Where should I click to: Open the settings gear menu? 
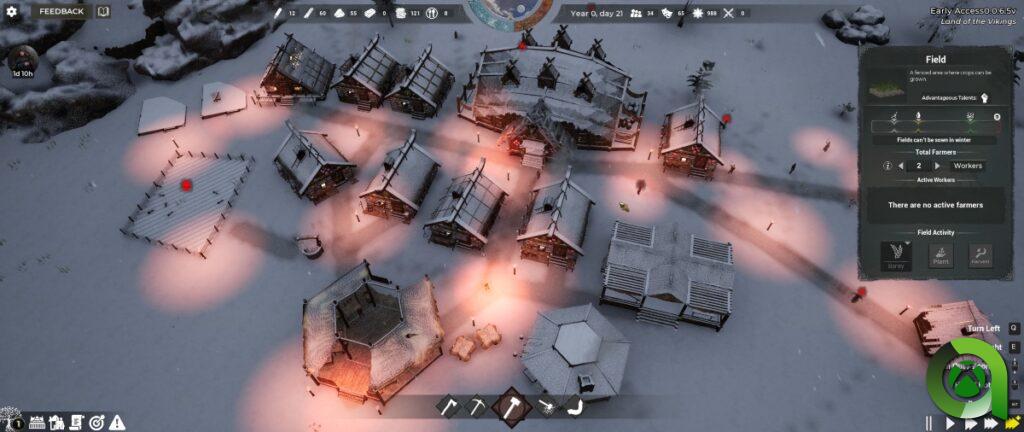(x=12, y=11)
